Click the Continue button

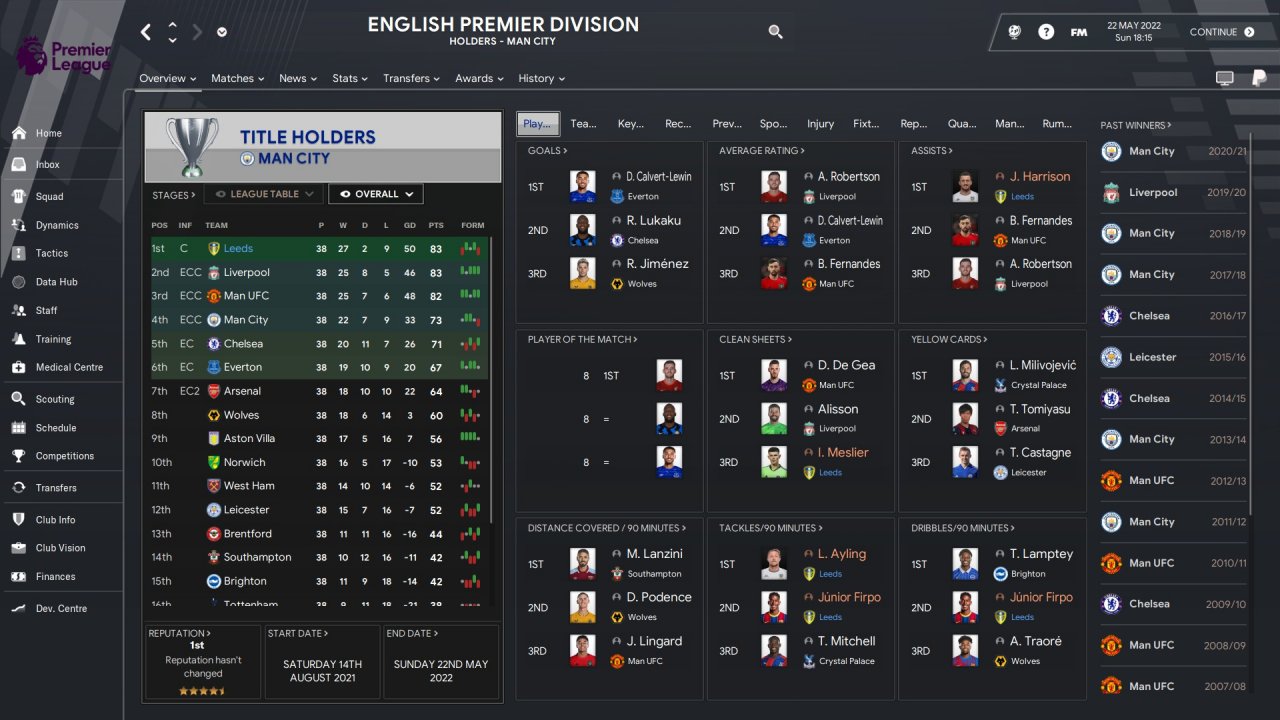[1221, 32]
